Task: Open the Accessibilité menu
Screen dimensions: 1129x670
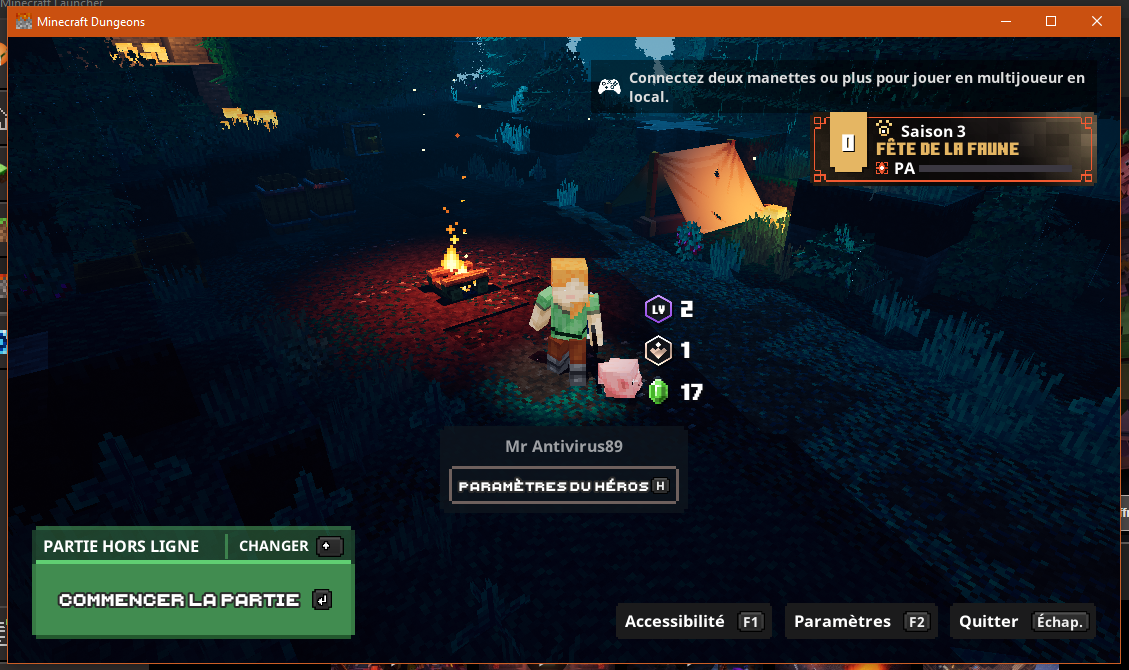Action: [x=694, y=622]
